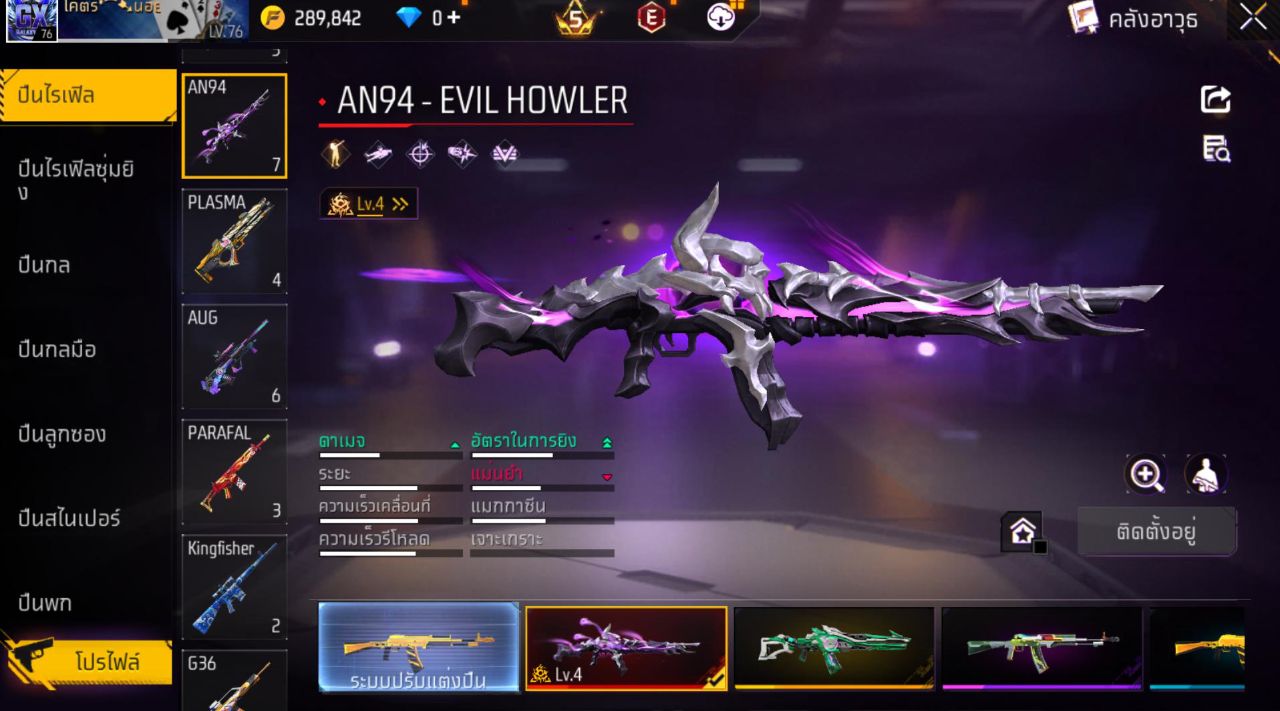
Task: Switch to the ปืนไรเฟิล rifle category
Action: point(86,96)
